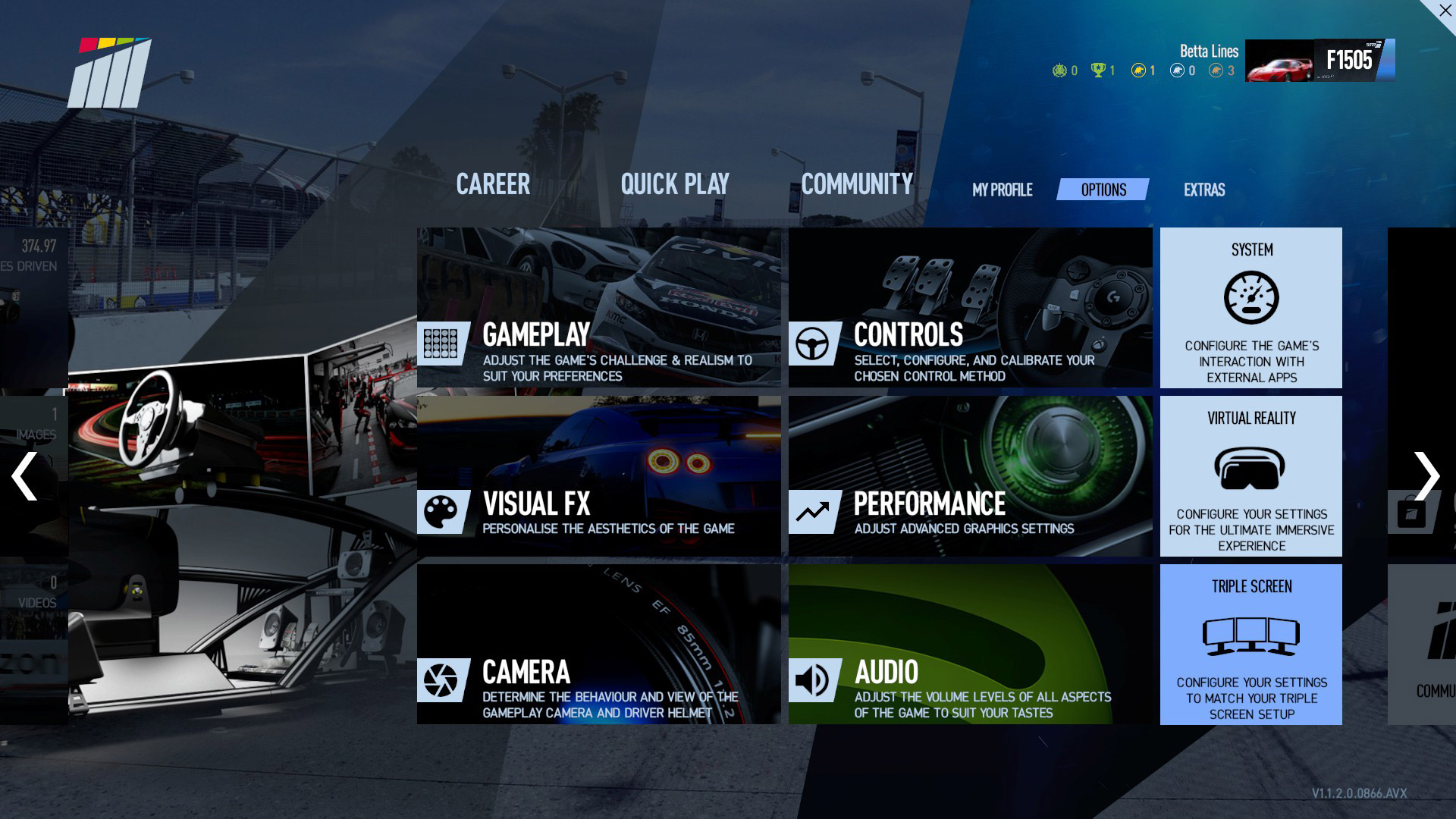This screenshot has height=819, width=1456.
Task: Switch to Quick Play
Action: (x=675, y=184)
